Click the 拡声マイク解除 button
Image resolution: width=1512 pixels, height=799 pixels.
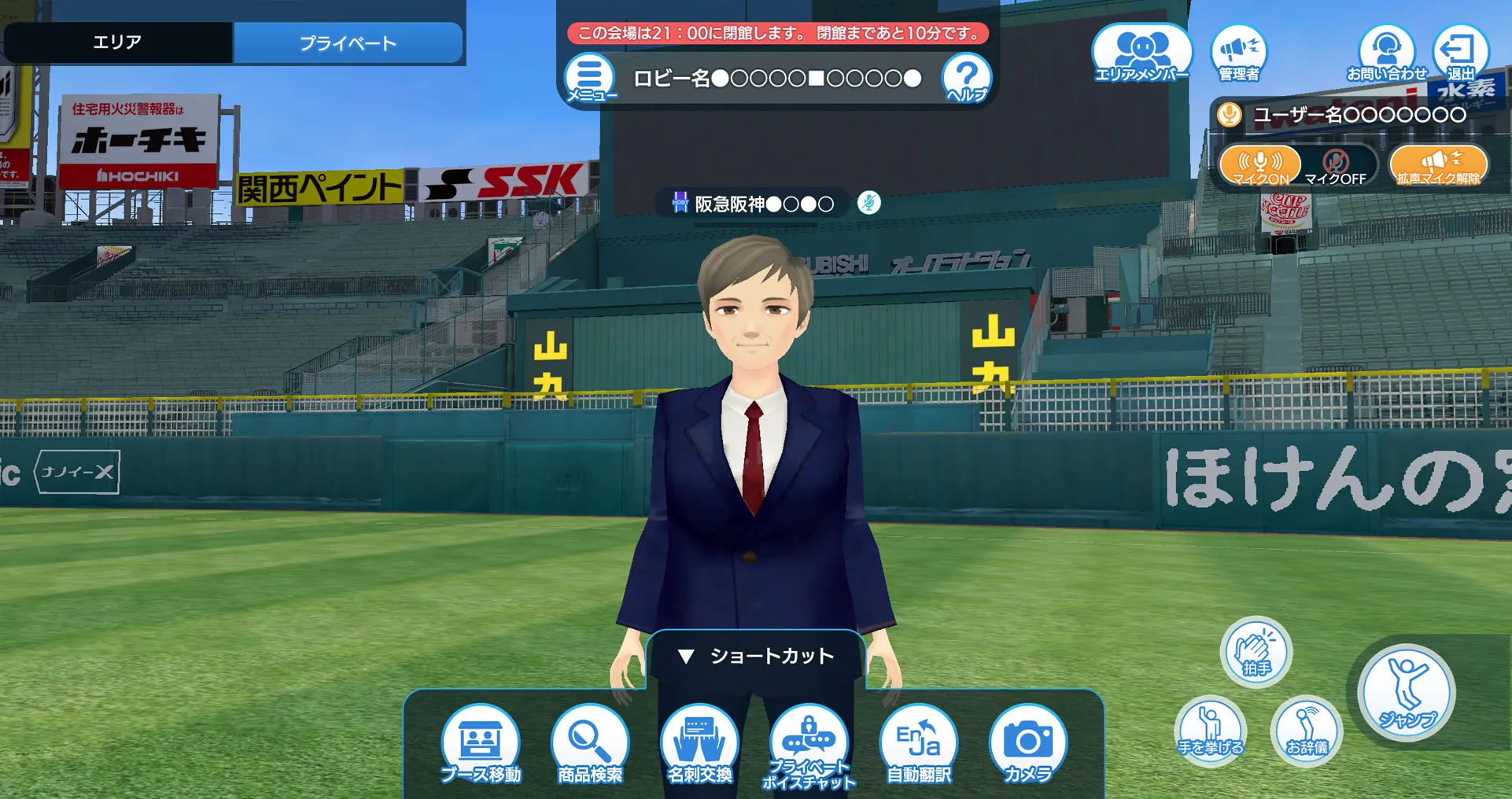point(1439,165)
